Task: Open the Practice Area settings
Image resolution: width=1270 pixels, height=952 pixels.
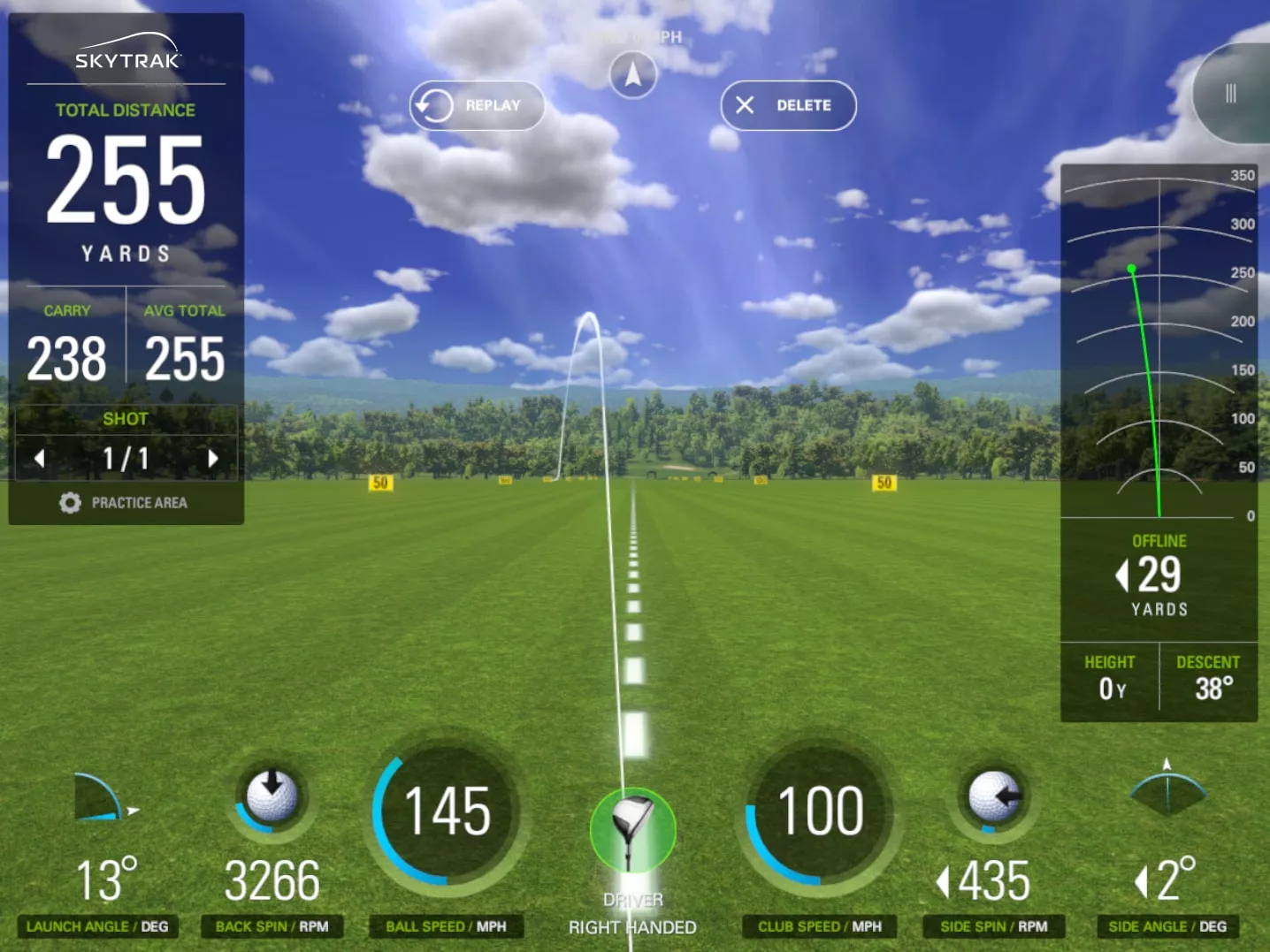Action: point(124,503)
